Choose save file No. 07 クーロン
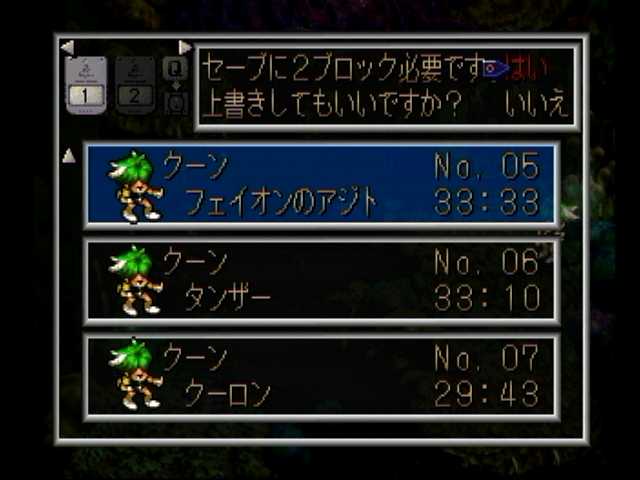Viewport: 640px width, 480px height. [322, 375]
